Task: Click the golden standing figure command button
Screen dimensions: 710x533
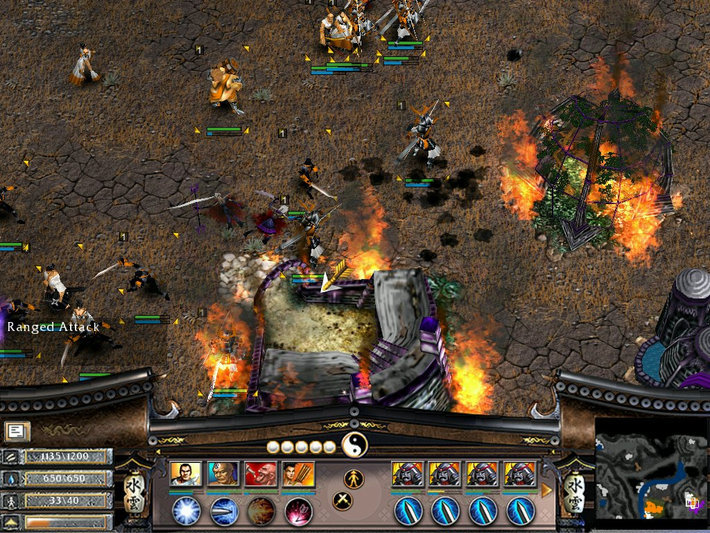Action: click(x=352, y=477)
